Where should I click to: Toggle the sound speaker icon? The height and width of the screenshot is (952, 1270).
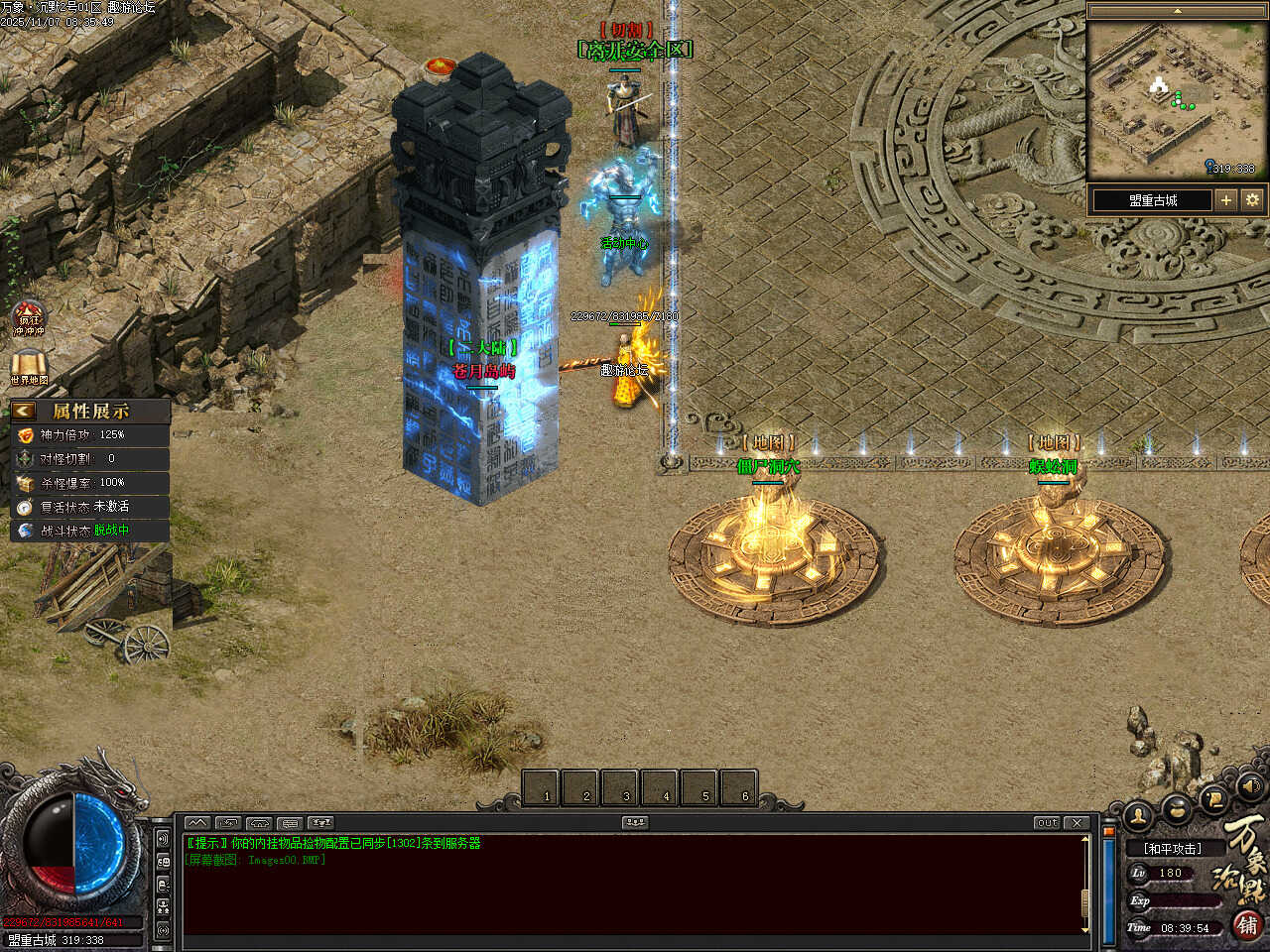click(1249, 786)
